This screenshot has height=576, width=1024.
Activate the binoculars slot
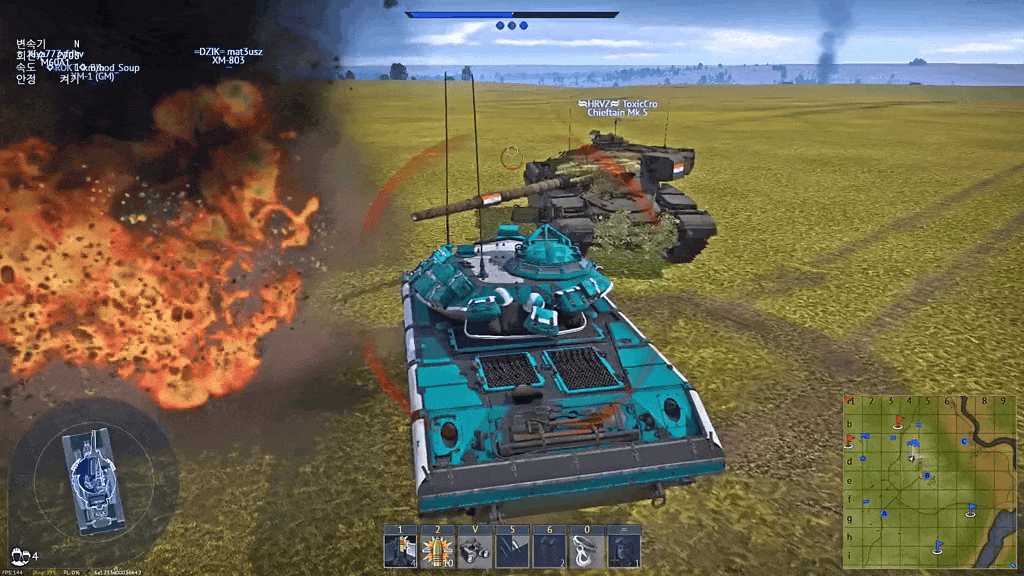474,547
